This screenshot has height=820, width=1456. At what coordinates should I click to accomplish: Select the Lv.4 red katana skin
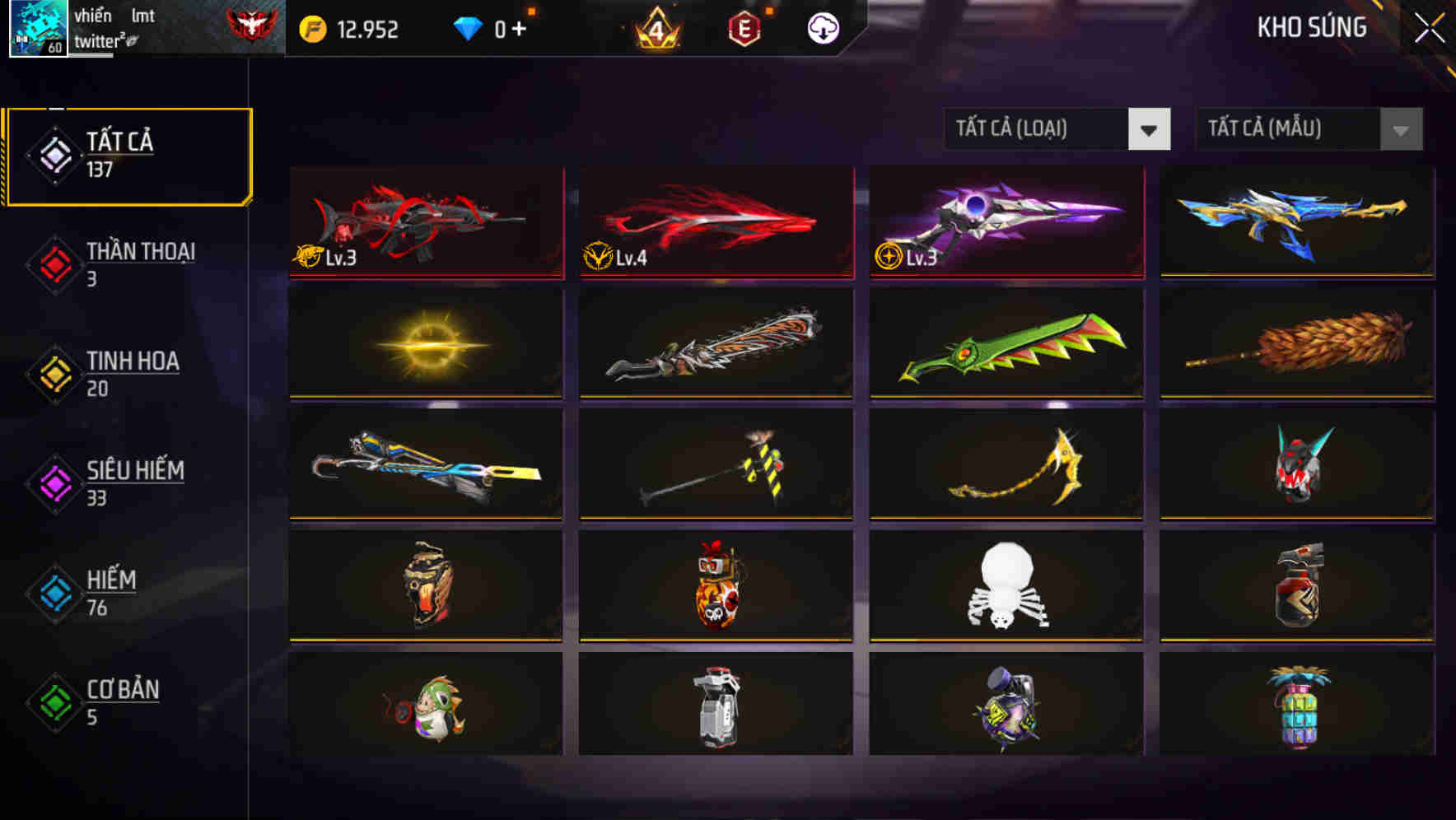click(x=715, y=224)
